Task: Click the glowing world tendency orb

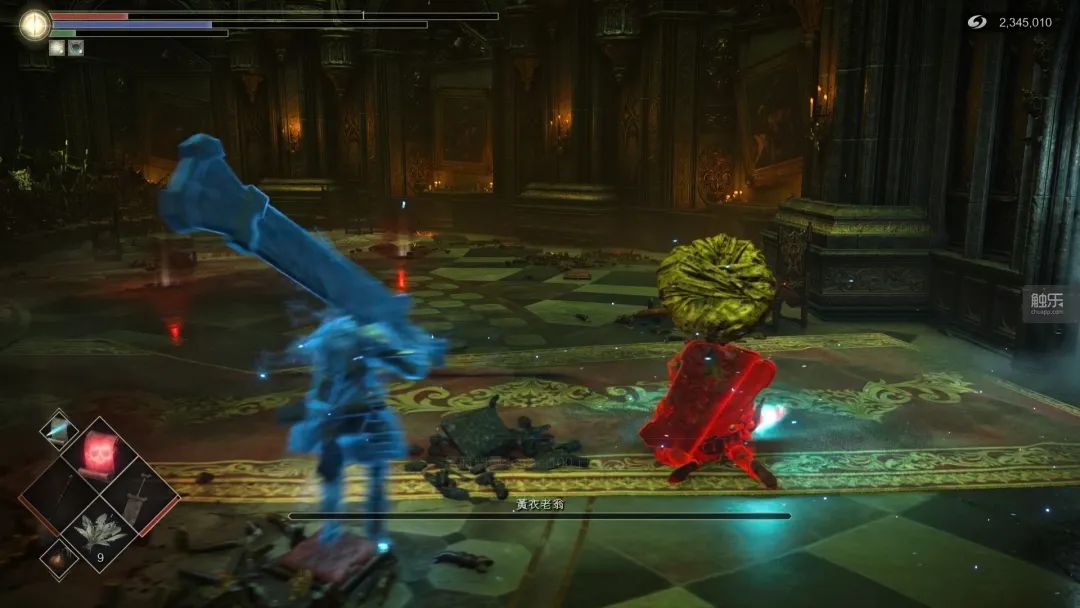Action: (34, 25)
